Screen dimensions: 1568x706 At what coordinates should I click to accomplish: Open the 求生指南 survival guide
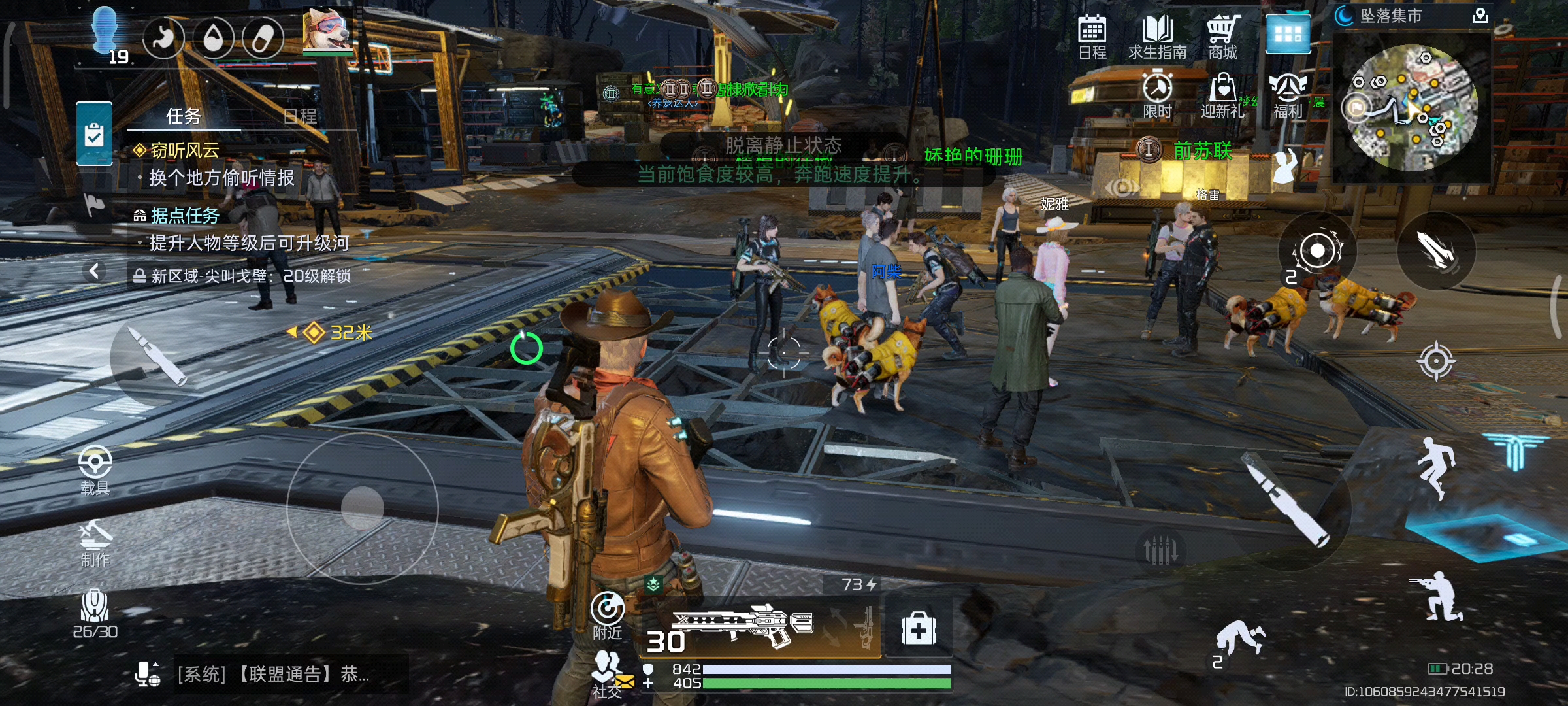pyautogui.click(x=1157, y=37)
